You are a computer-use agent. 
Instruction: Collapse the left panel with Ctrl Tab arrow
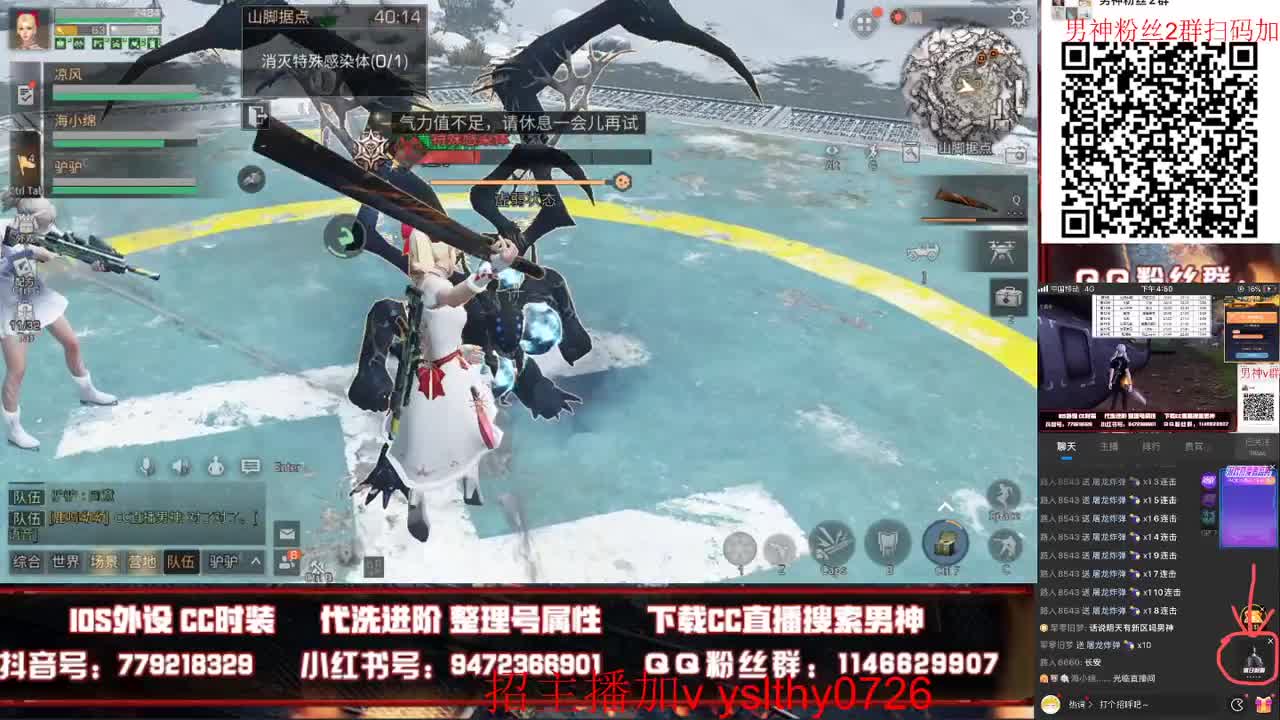28,163
